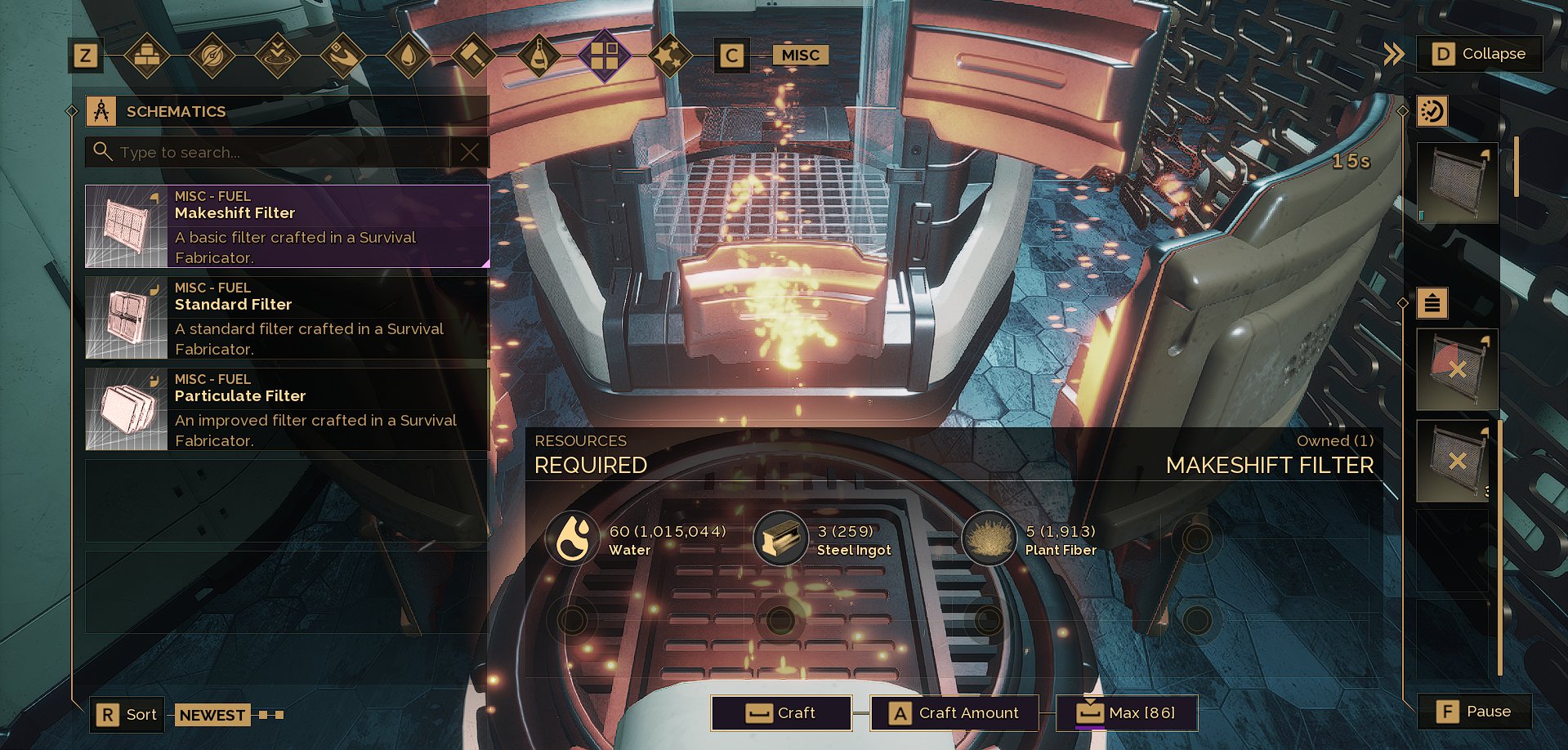Focus the schematics search field
Viewport: 1568px width, 750px height.
coord(270,152)
